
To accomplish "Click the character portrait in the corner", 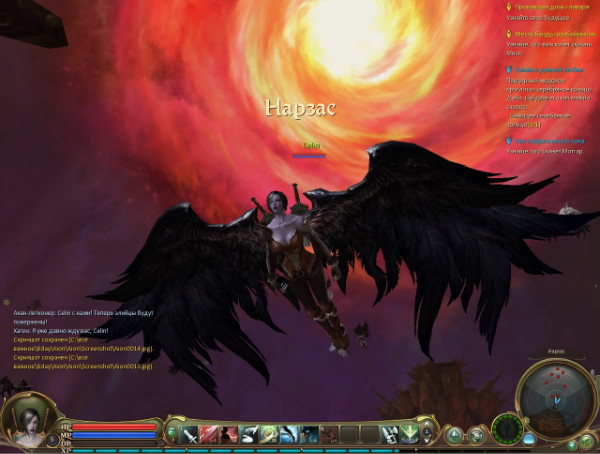I will [x=29, y=420].
